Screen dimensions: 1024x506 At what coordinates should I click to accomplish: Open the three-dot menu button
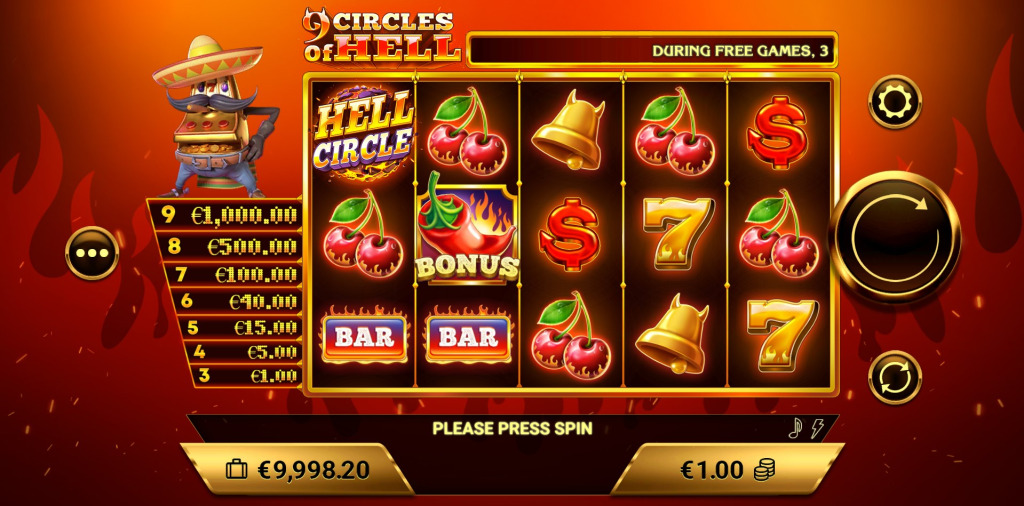point(92,253)
